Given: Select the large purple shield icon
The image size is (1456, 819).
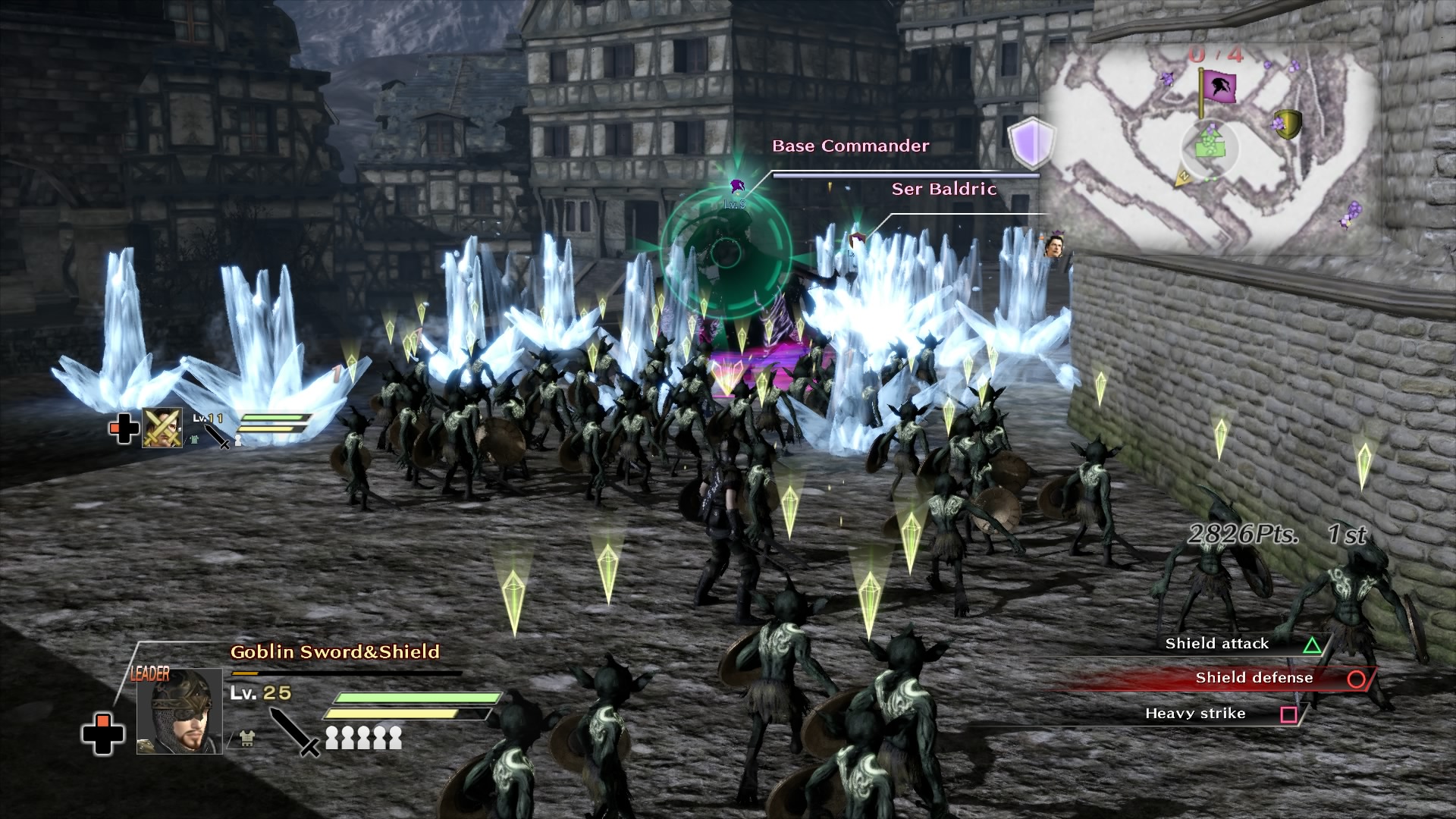Looking at the screenshot, I should point(1031,143).
